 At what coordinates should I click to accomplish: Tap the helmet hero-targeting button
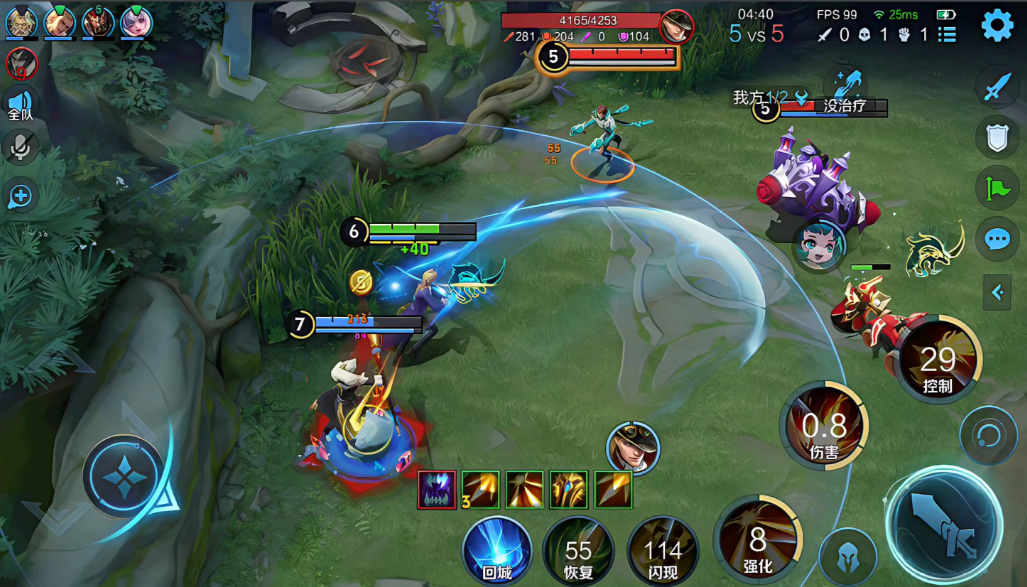tap(848, 555)
